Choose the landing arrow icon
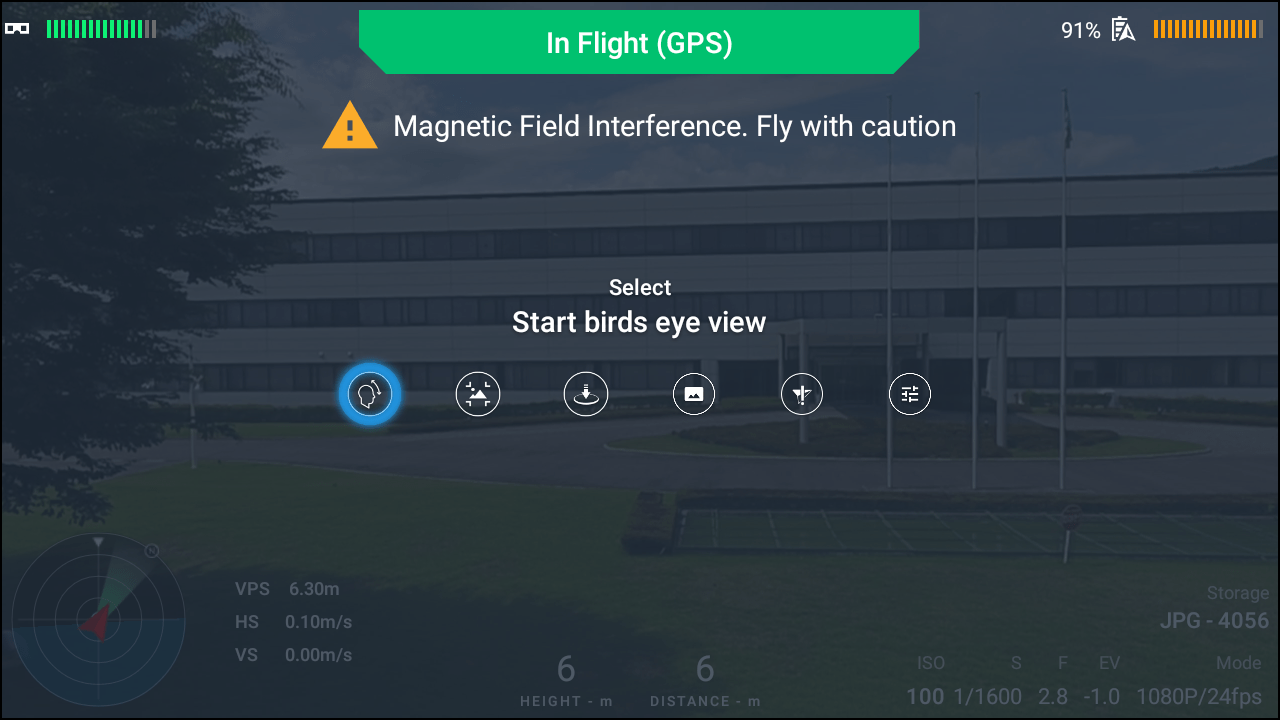 [586, 394]
